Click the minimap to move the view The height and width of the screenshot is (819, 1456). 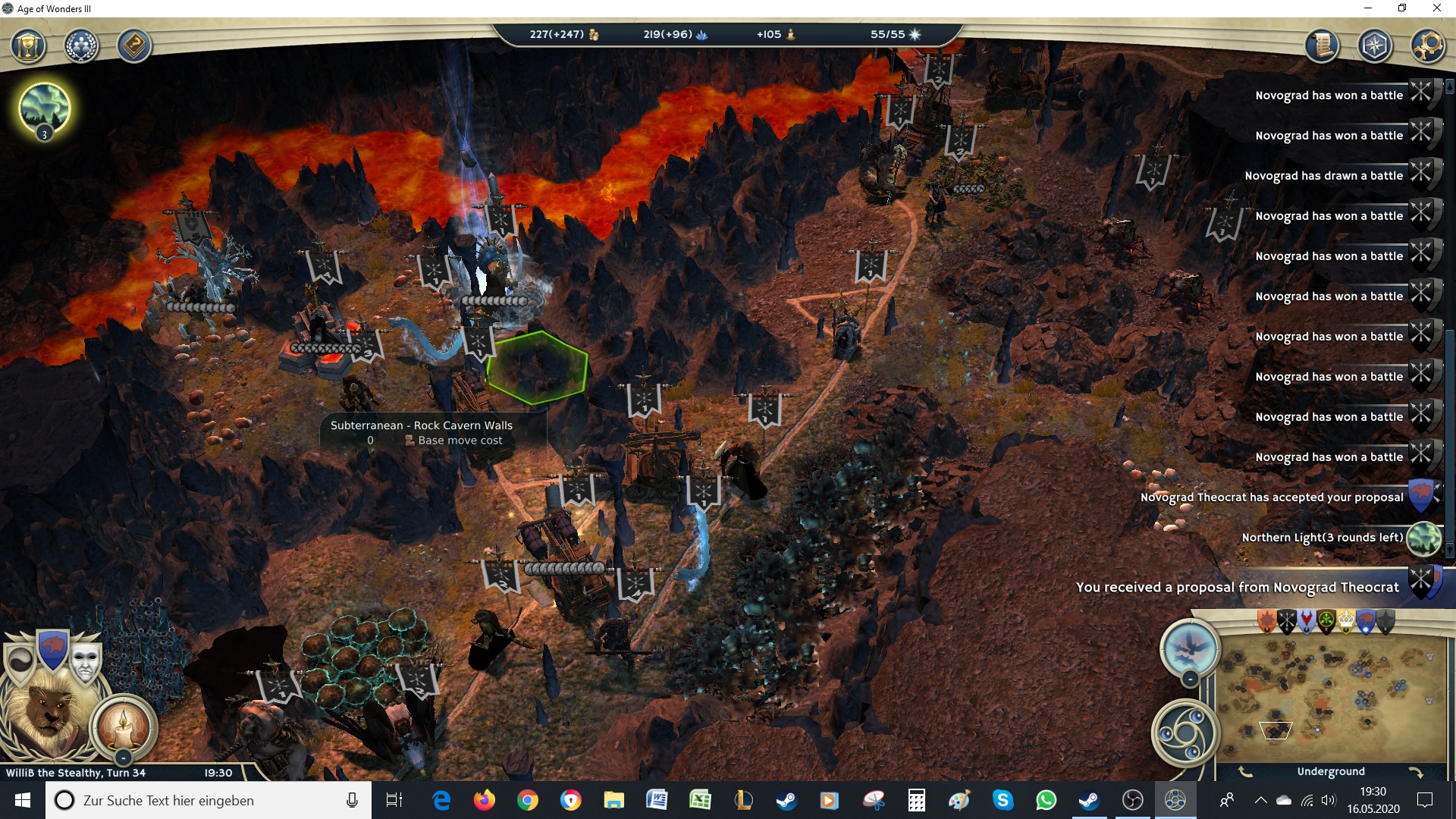point(1331,698)
